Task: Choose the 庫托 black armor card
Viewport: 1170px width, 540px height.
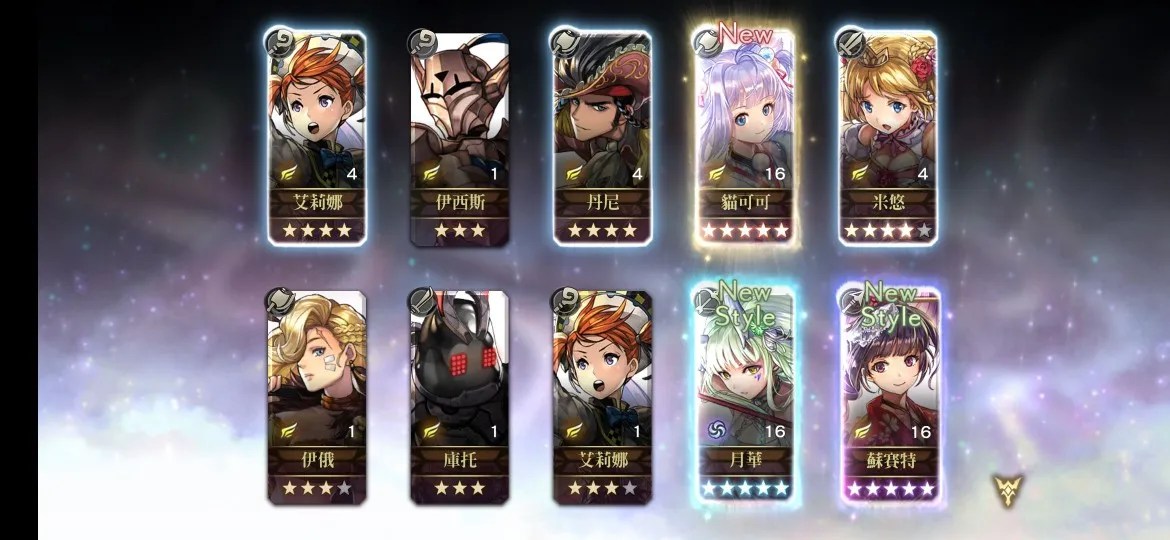Action: (x=459, y=397)
